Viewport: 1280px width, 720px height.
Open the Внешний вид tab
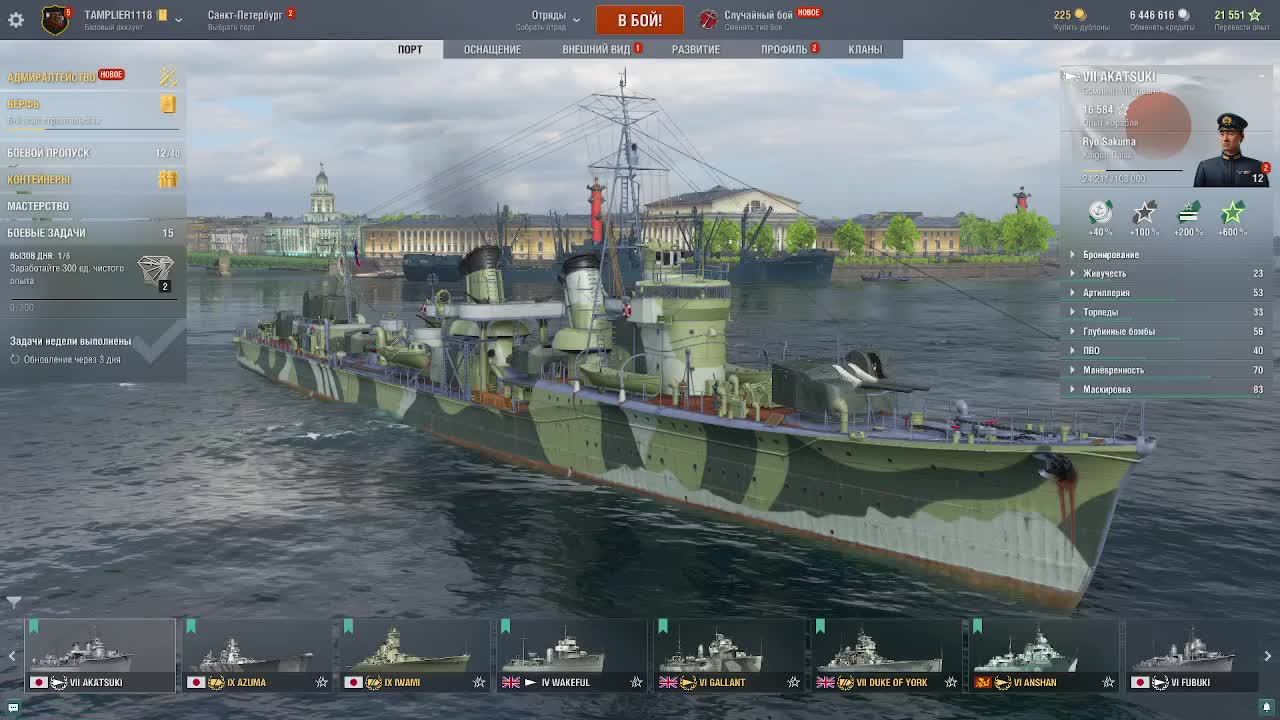[596, 49]
